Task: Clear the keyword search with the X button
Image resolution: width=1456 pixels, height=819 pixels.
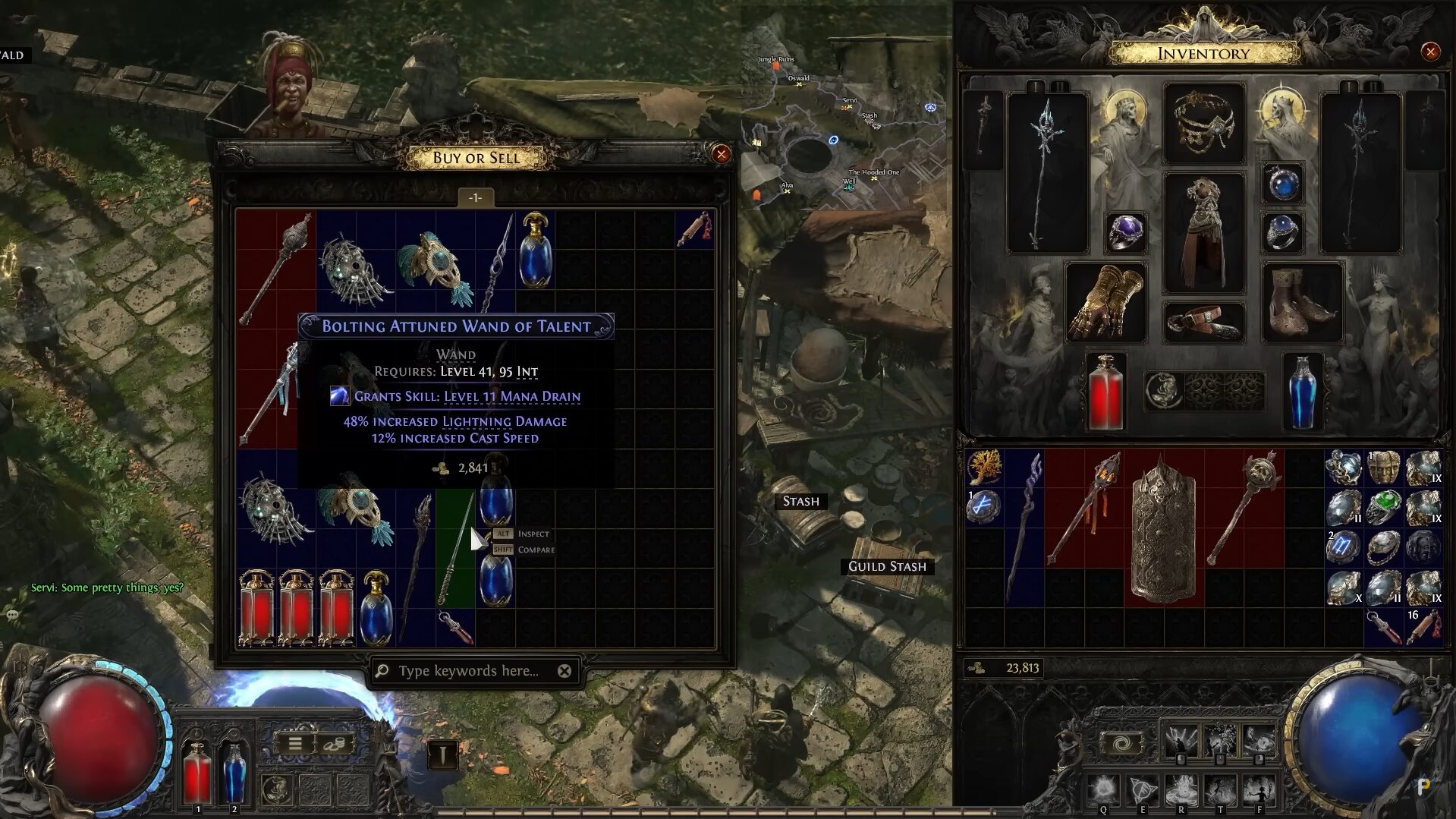Action: point(564,671)
